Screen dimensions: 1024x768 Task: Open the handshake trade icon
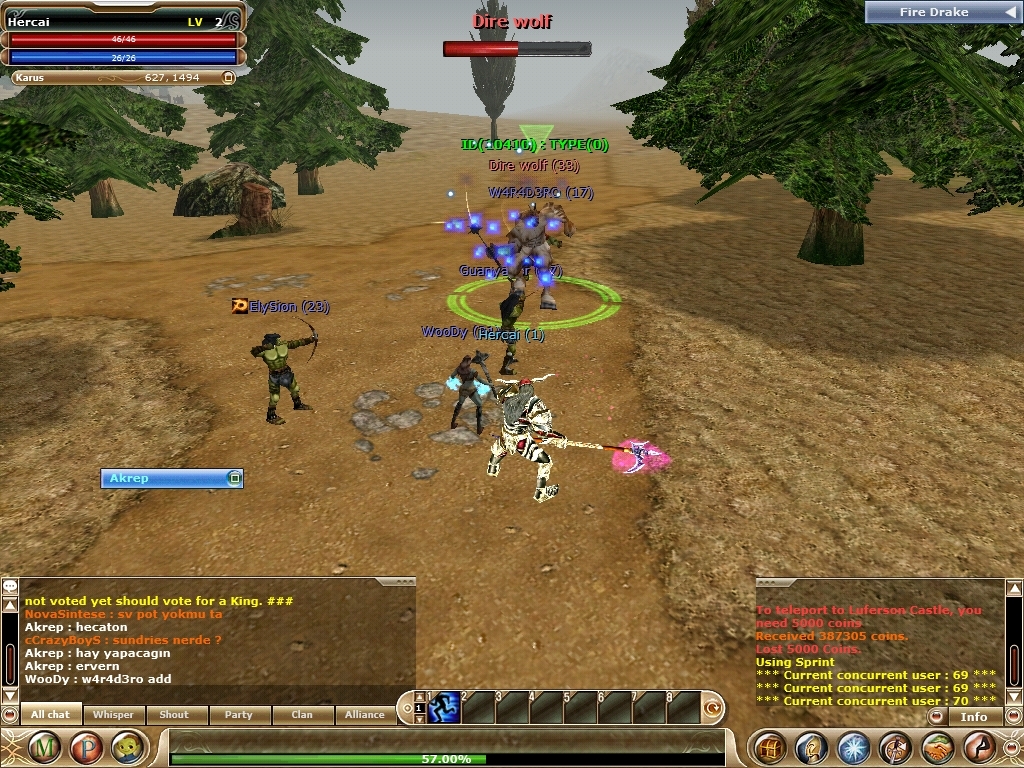coord(937,747)
